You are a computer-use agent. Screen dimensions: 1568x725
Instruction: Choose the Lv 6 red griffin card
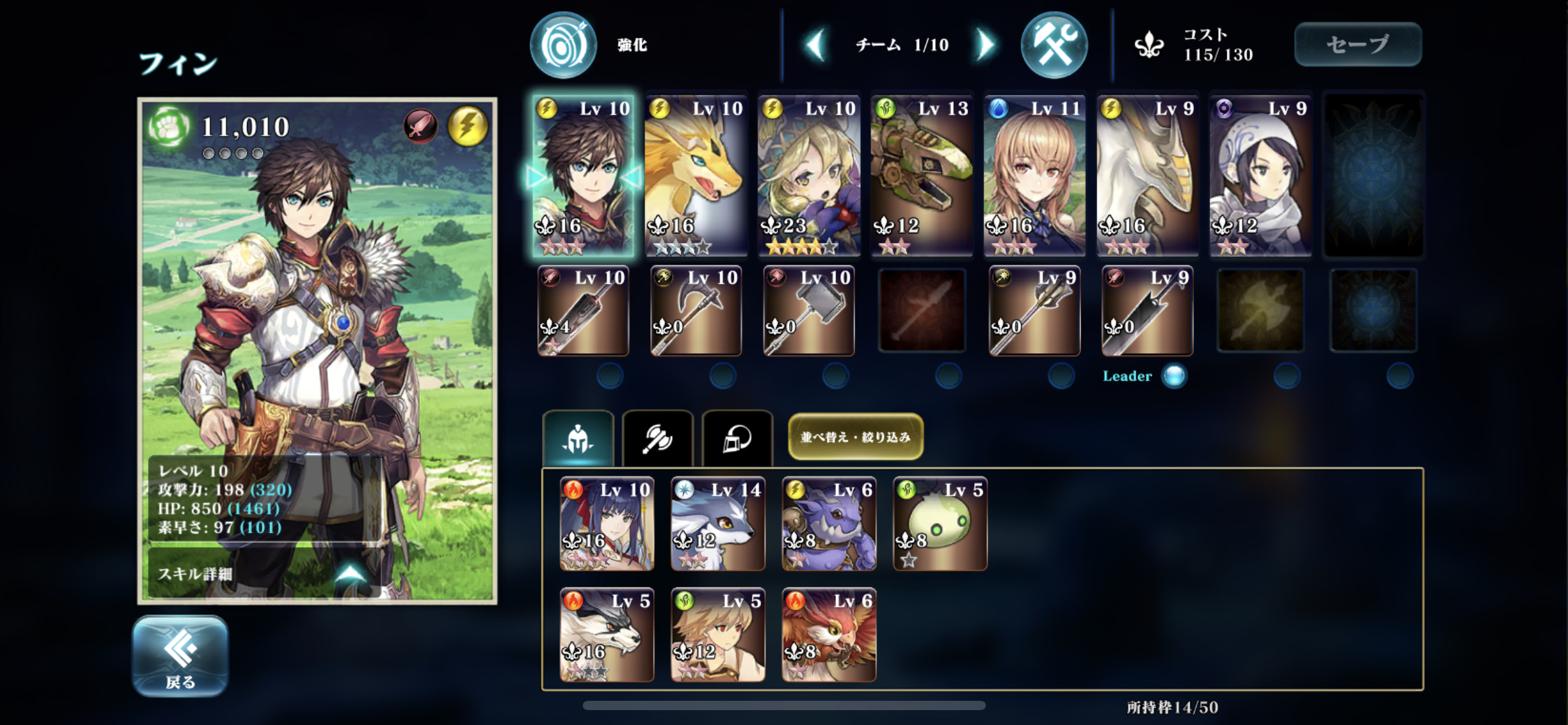coord(829,635)
